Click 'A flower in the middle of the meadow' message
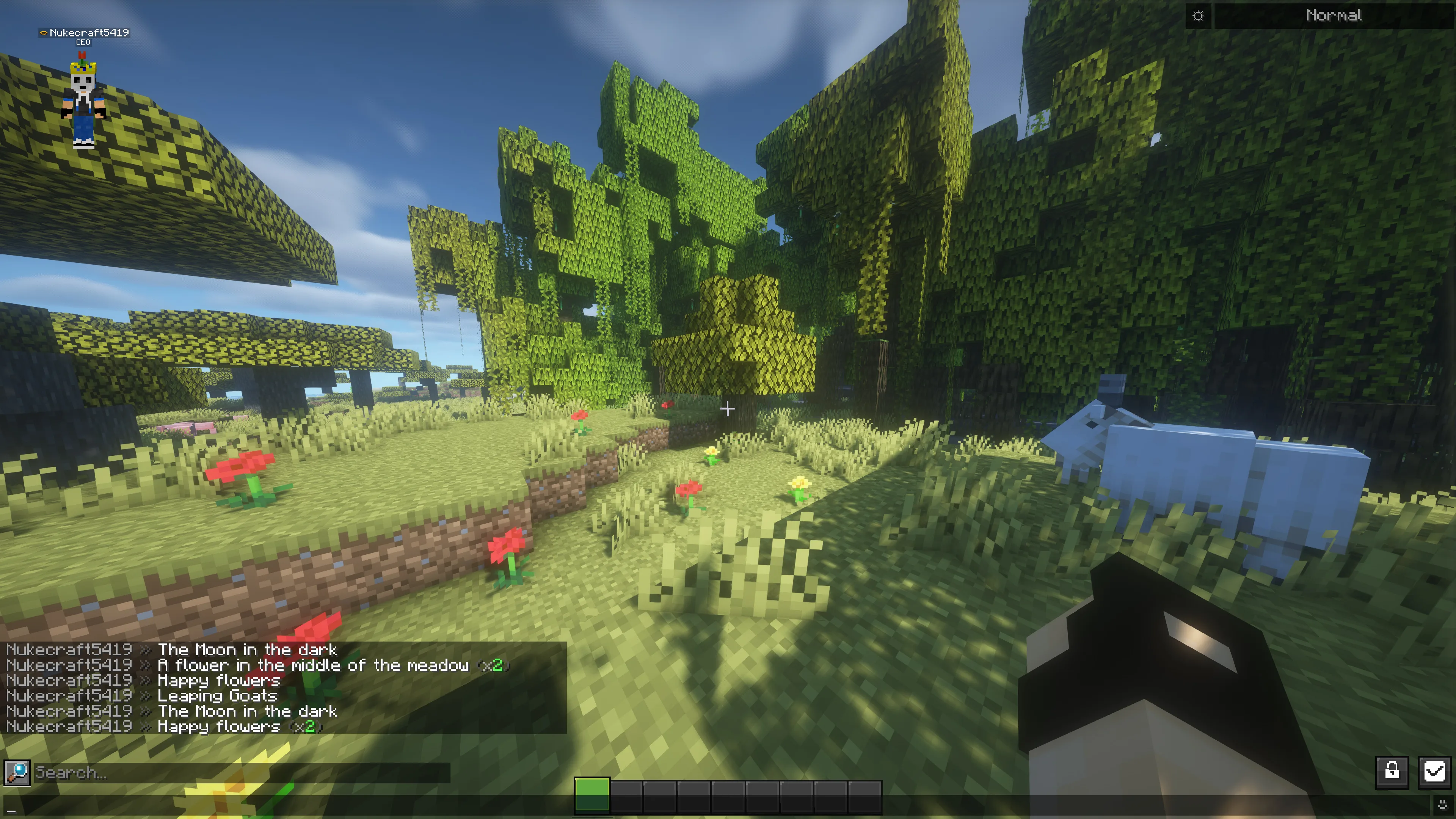The height and width of the screenshot is (819, 1456). pos(312,665)
